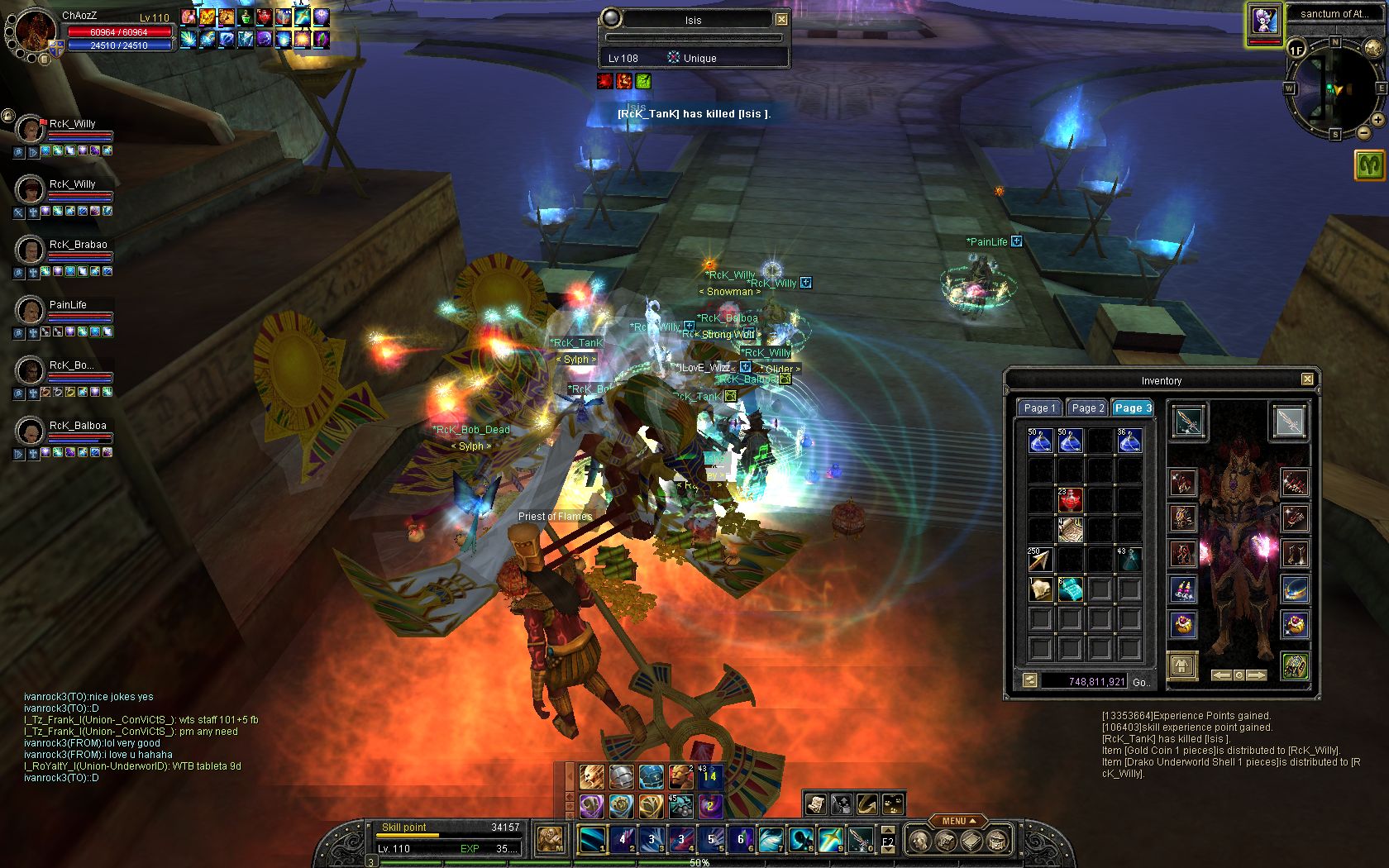This screenshot has width=1389, height=868.
Task: Click the green ram zodiac icon
Action: click(x=1369, y=165)
